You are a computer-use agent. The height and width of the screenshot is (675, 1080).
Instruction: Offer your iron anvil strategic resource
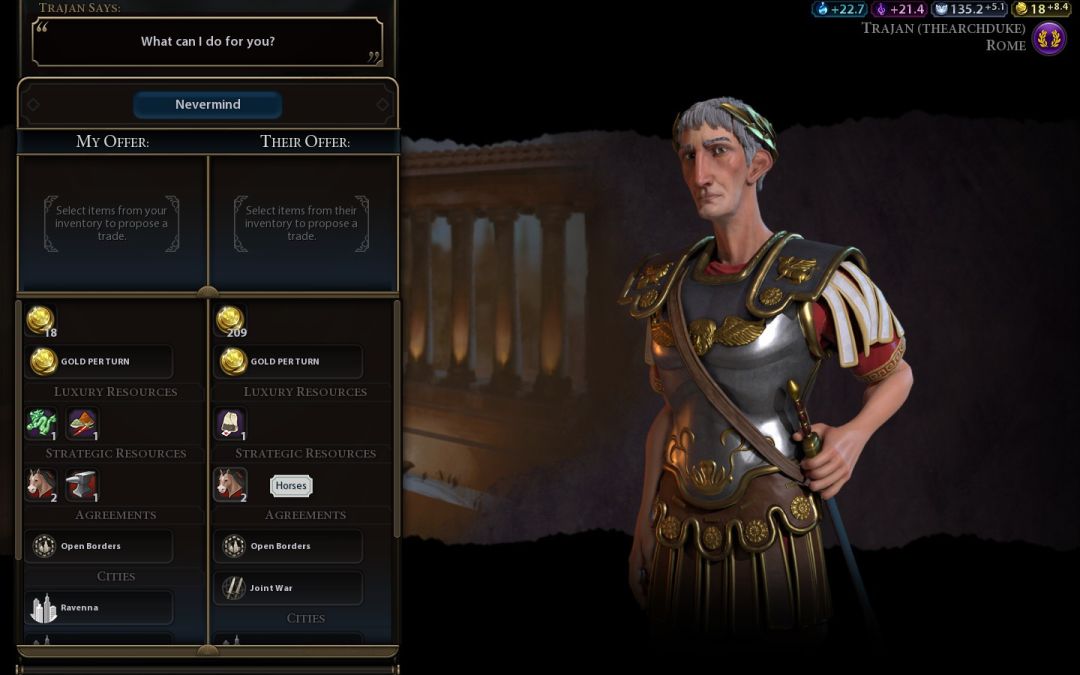tap(82, 485)
